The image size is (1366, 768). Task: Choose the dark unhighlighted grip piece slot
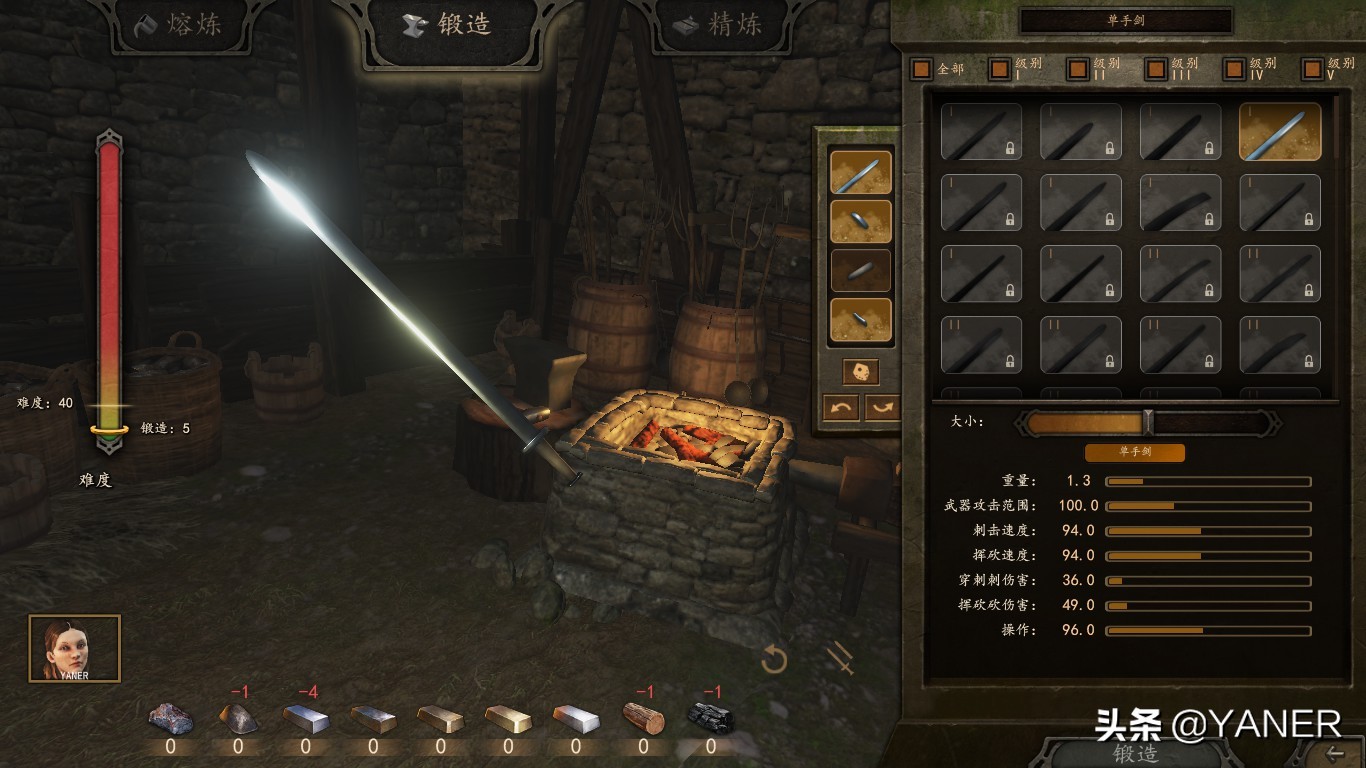click(860, 270)
